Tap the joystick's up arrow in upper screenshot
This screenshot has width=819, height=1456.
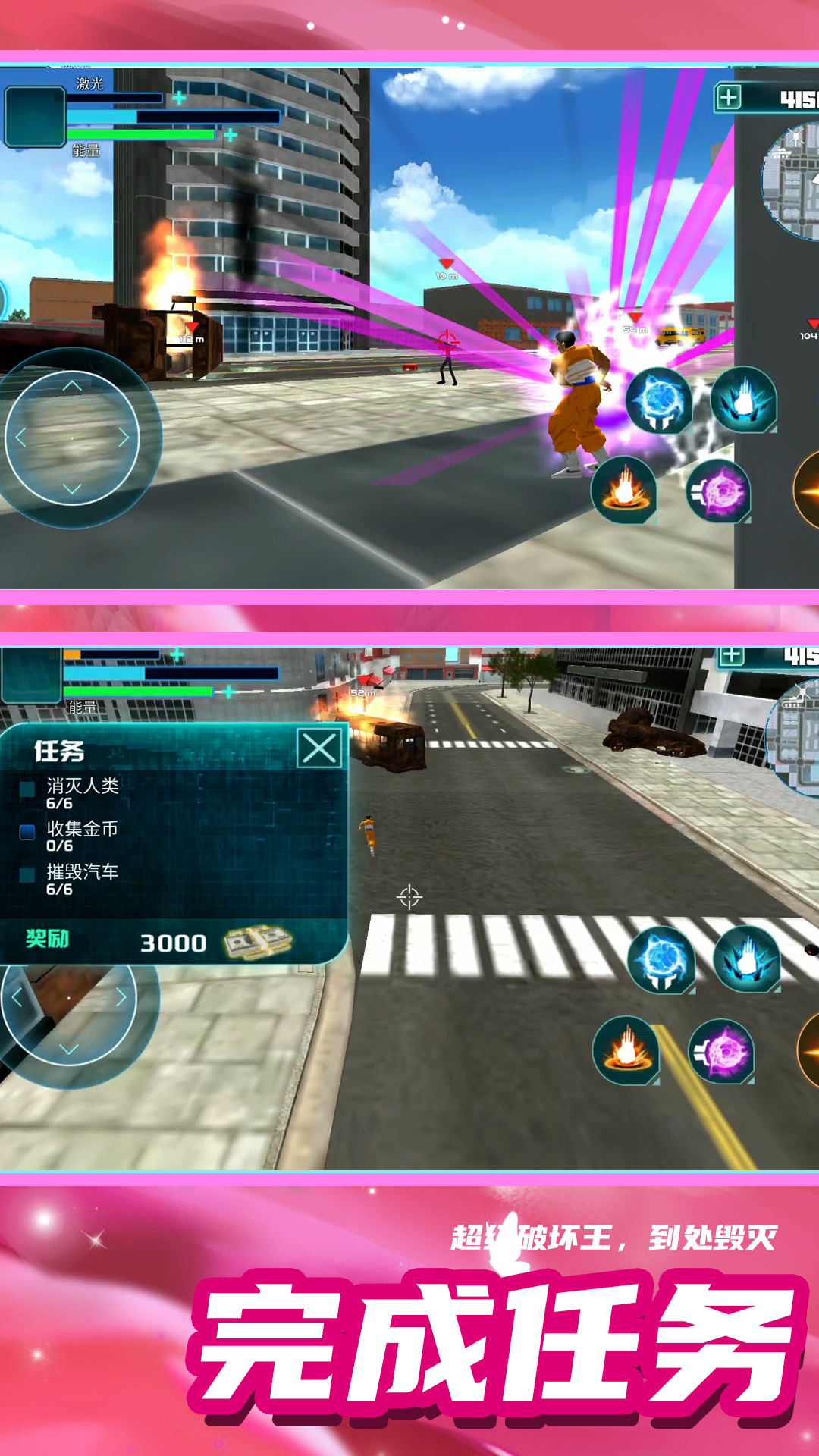[x=72, y=386]
